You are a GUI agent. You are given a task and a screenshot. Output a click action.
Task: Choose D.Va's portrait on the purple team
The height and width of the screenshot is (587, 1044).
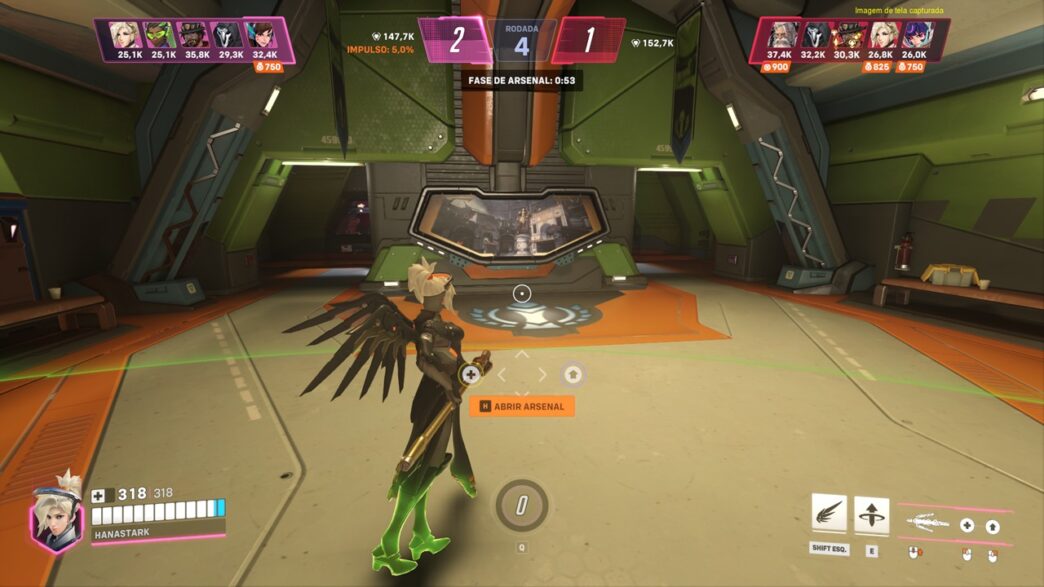tap(264, 34)
